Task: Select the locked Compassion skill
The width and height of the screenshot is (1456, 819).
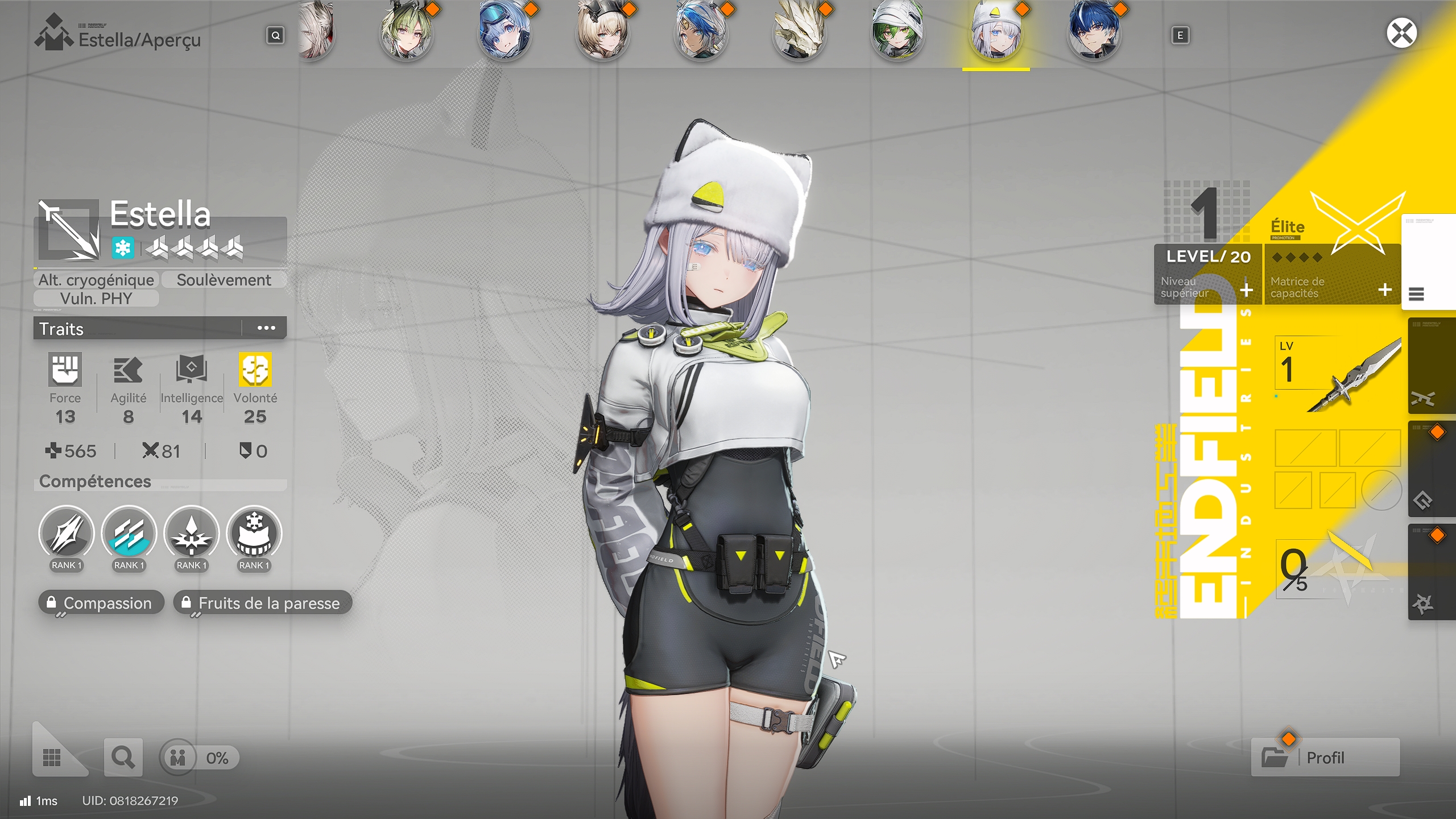Action: (101, 603)
